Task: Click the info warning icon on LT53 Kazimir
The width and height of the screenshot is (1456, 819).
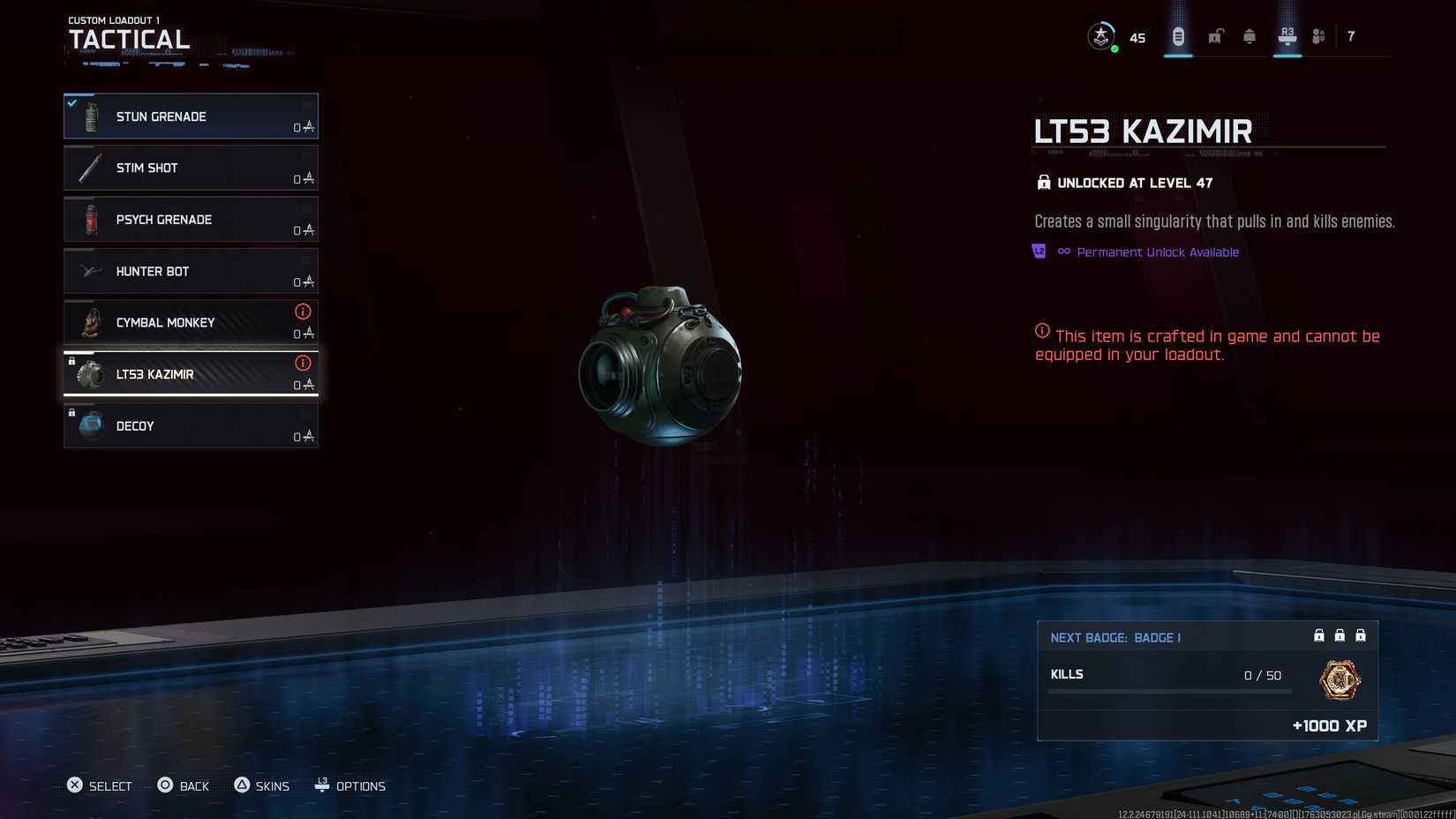Action: click(304, 363)
